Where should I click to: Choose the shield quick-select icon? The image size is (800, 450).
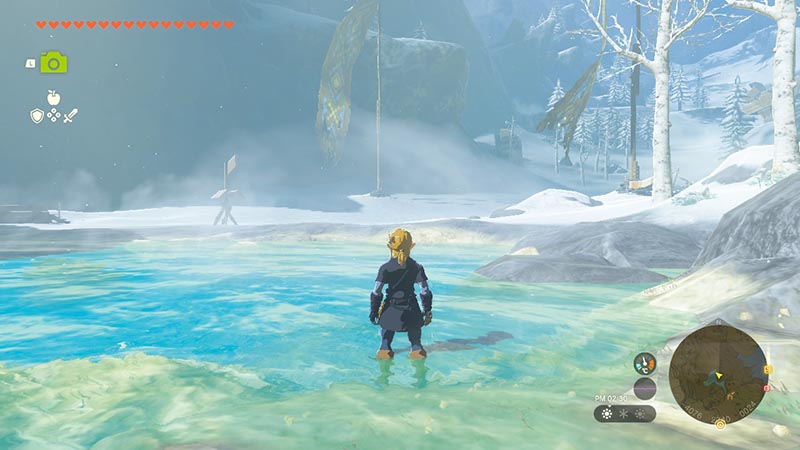click(36, 116)
